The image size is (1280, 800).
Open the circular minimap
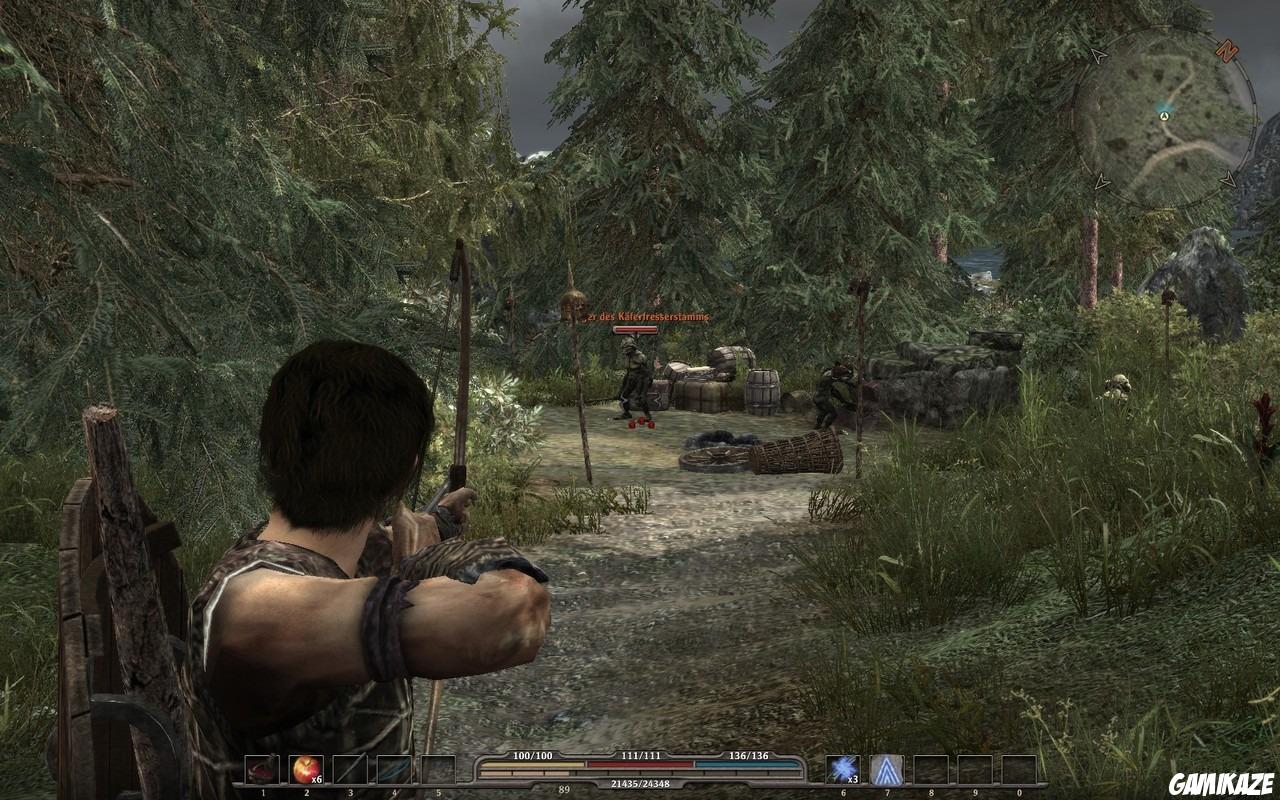[1165, 117]
